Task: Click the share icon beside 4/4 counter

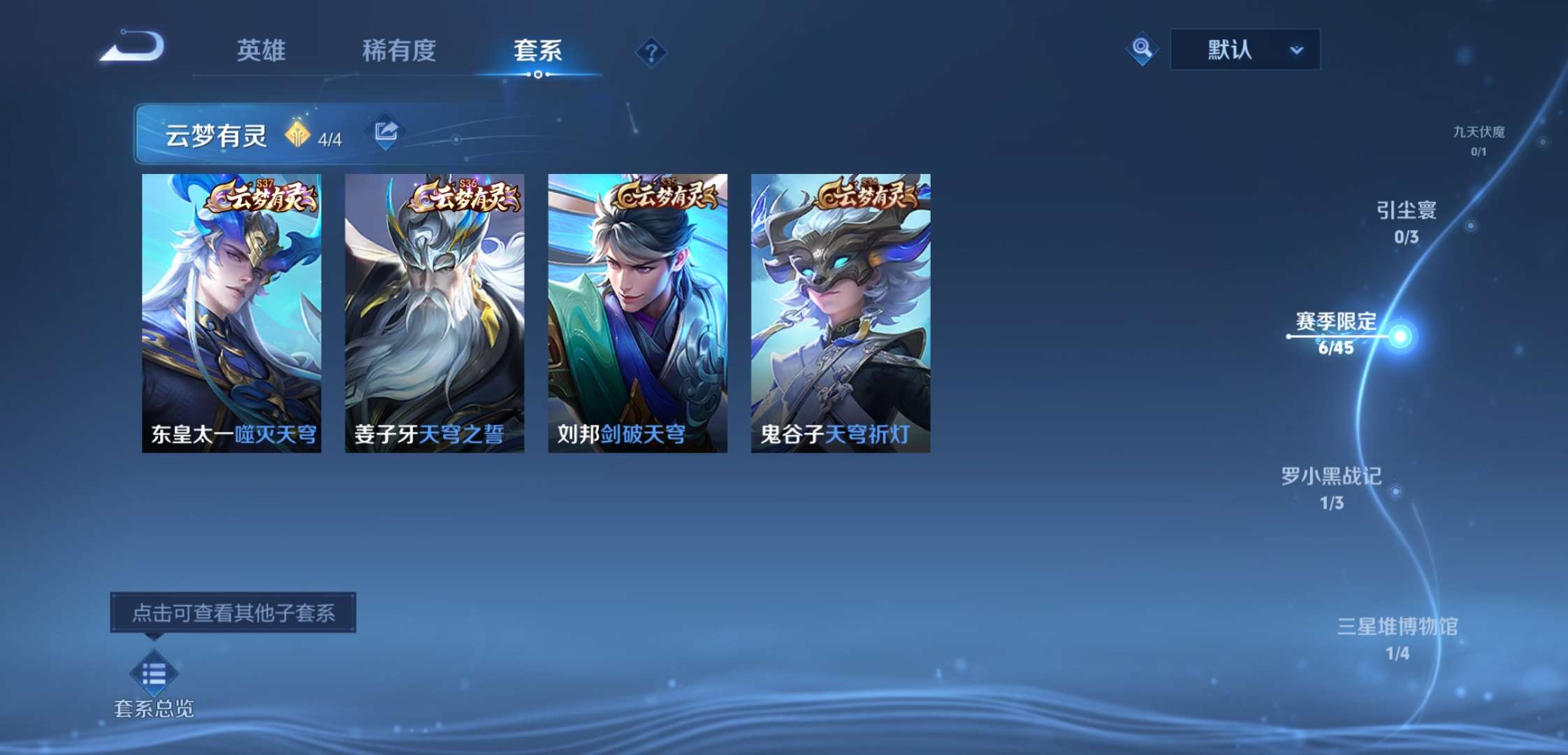Action: [386, 131]
